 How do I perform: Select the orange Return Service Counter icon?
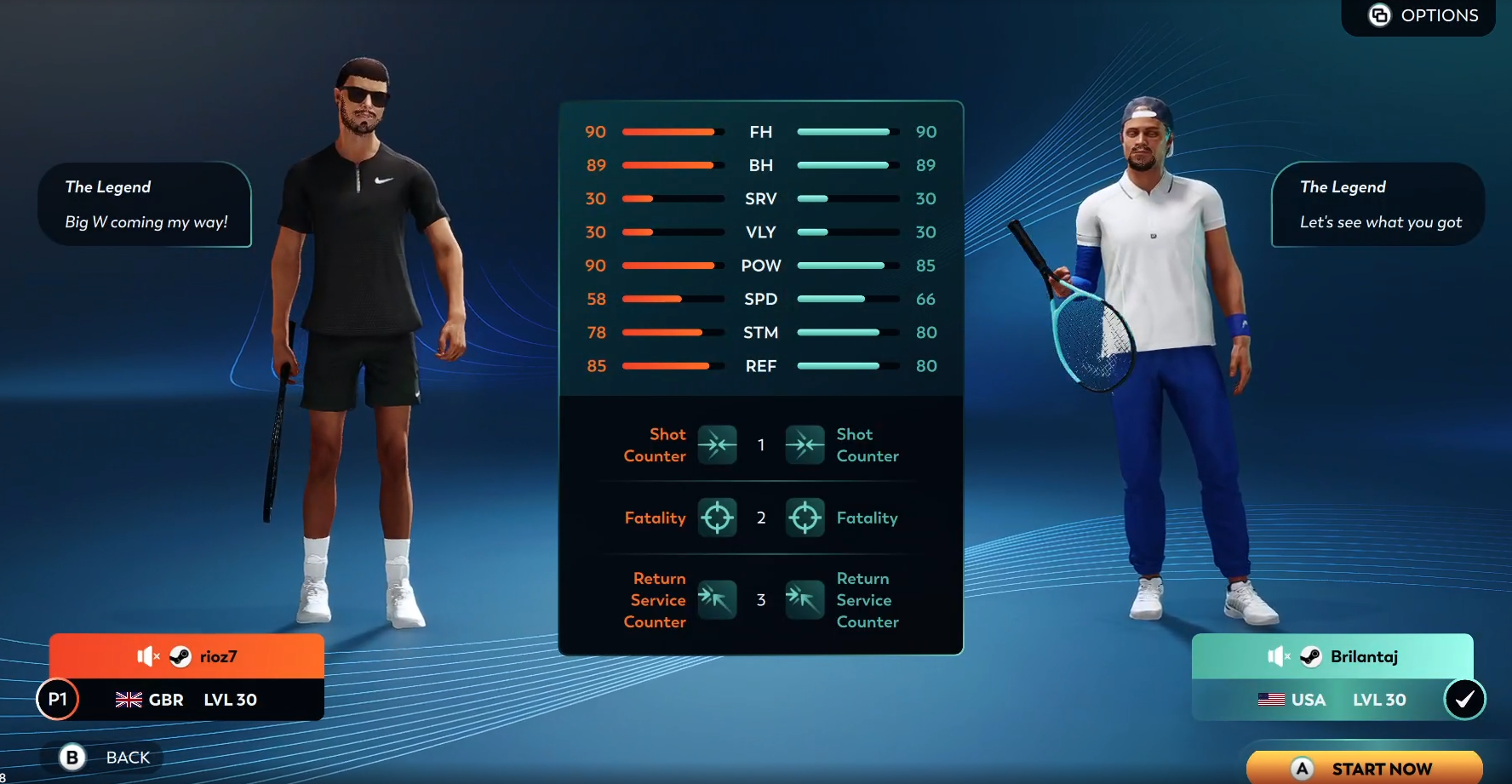[717, 599]
